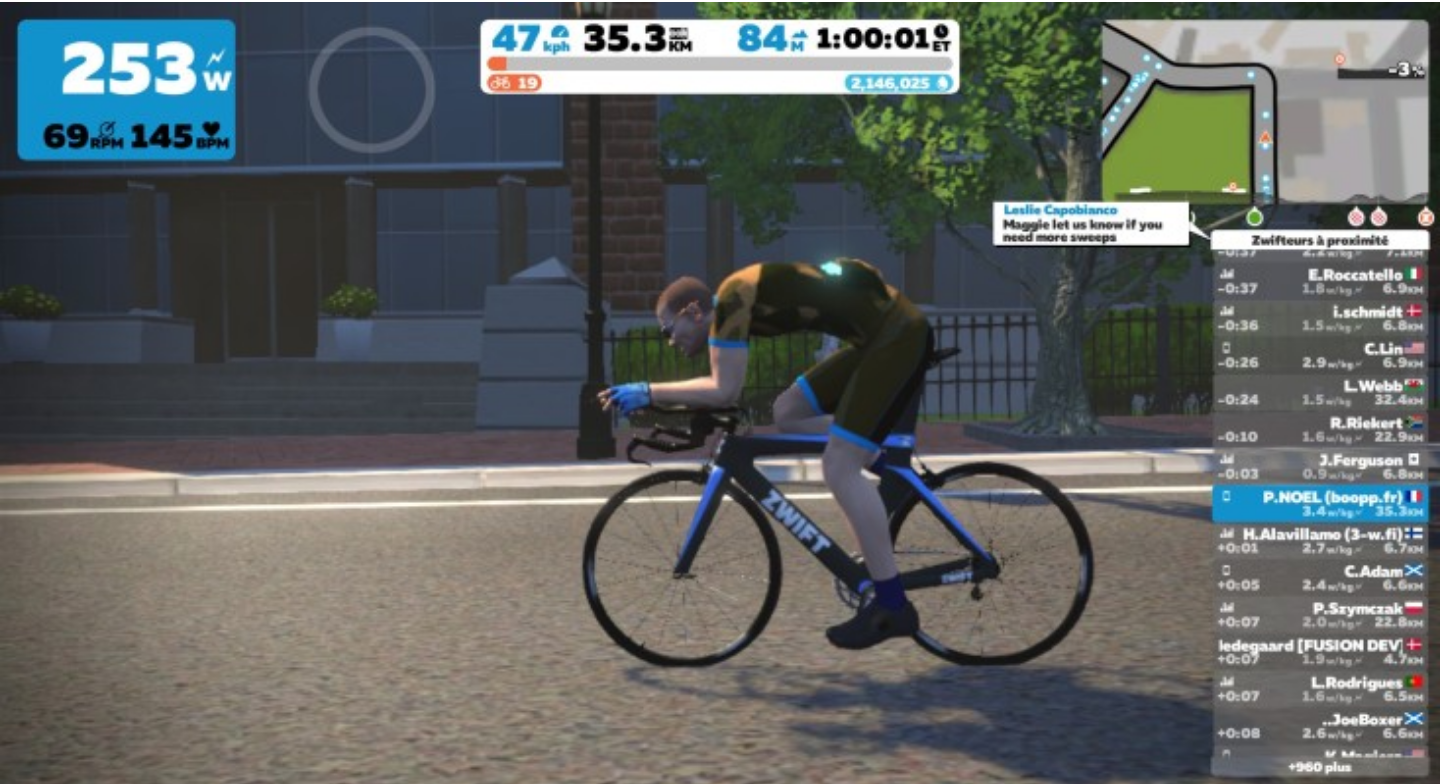
Task: Select C.Lin in the nearby Zwifters list
Action: coord(1320,355)
